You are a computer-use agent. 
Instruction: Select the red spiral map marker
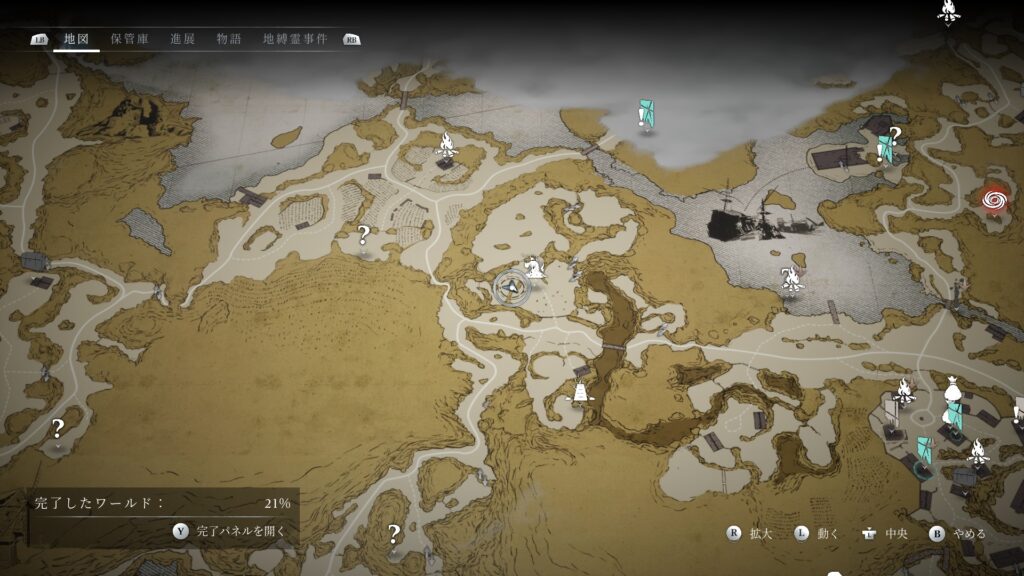point(995,200)
